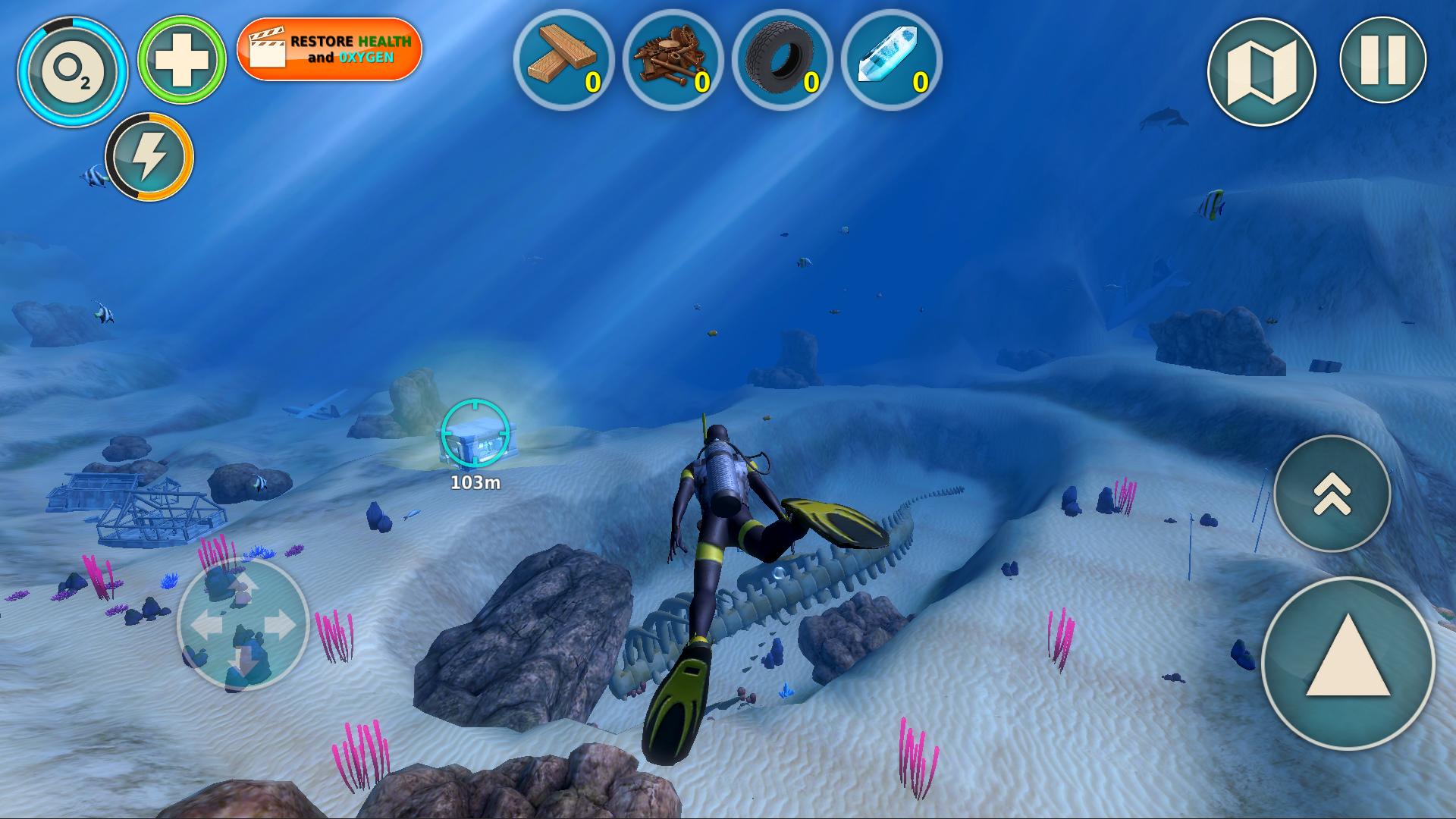Tap the right arrow on movement pad
The height and width of the screenshot is (819, 1456).
(x=279, y=623)
